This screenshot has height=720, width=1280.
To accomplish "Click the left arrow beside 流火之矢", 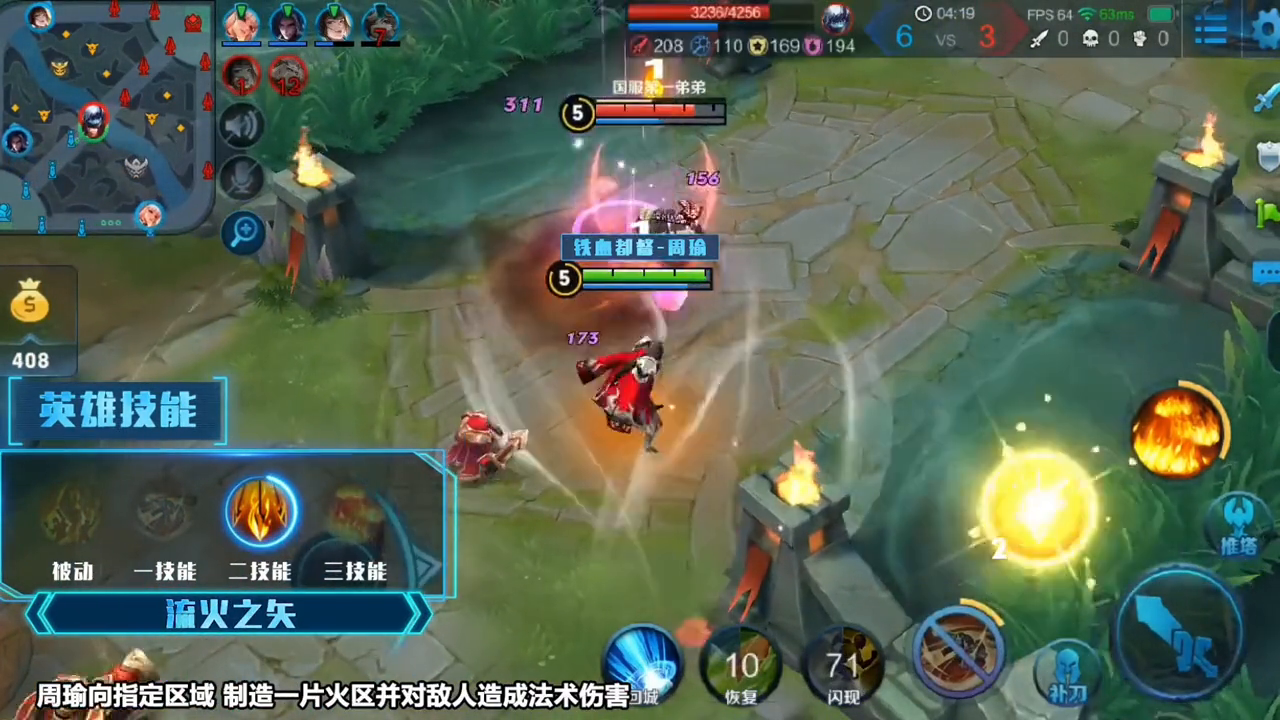I will tap(40, 614).
